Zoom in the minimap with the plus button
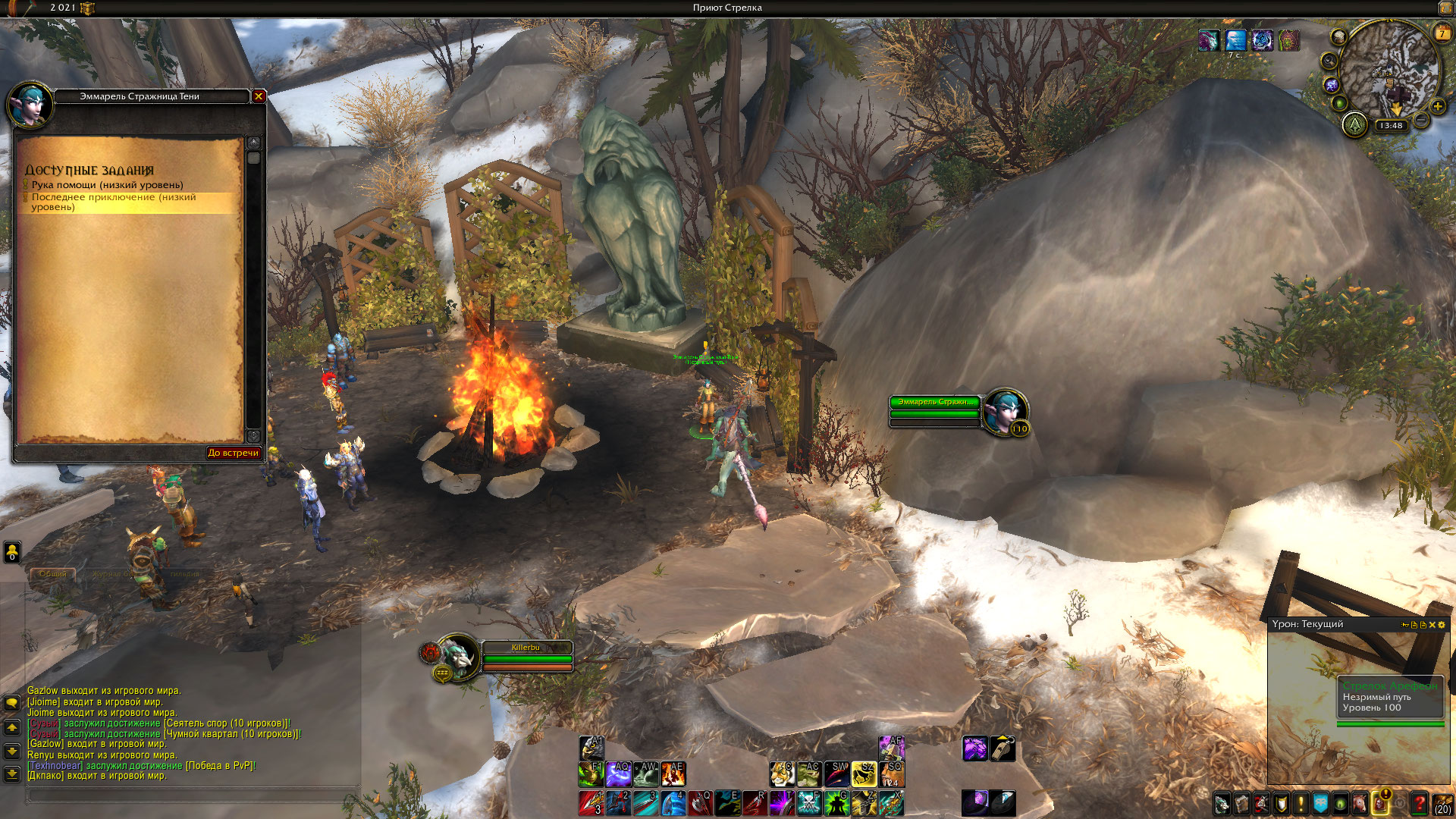Viewport: 1456px width, 819px height. pos(1437,107)
